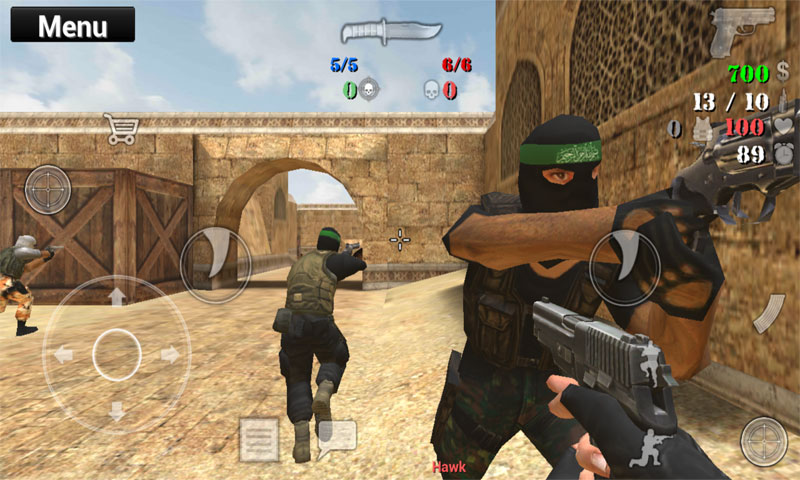The width and height of the screenshot is (800, 480).
Task: Tap the joystick's down arrow
Action: [117, 409]
